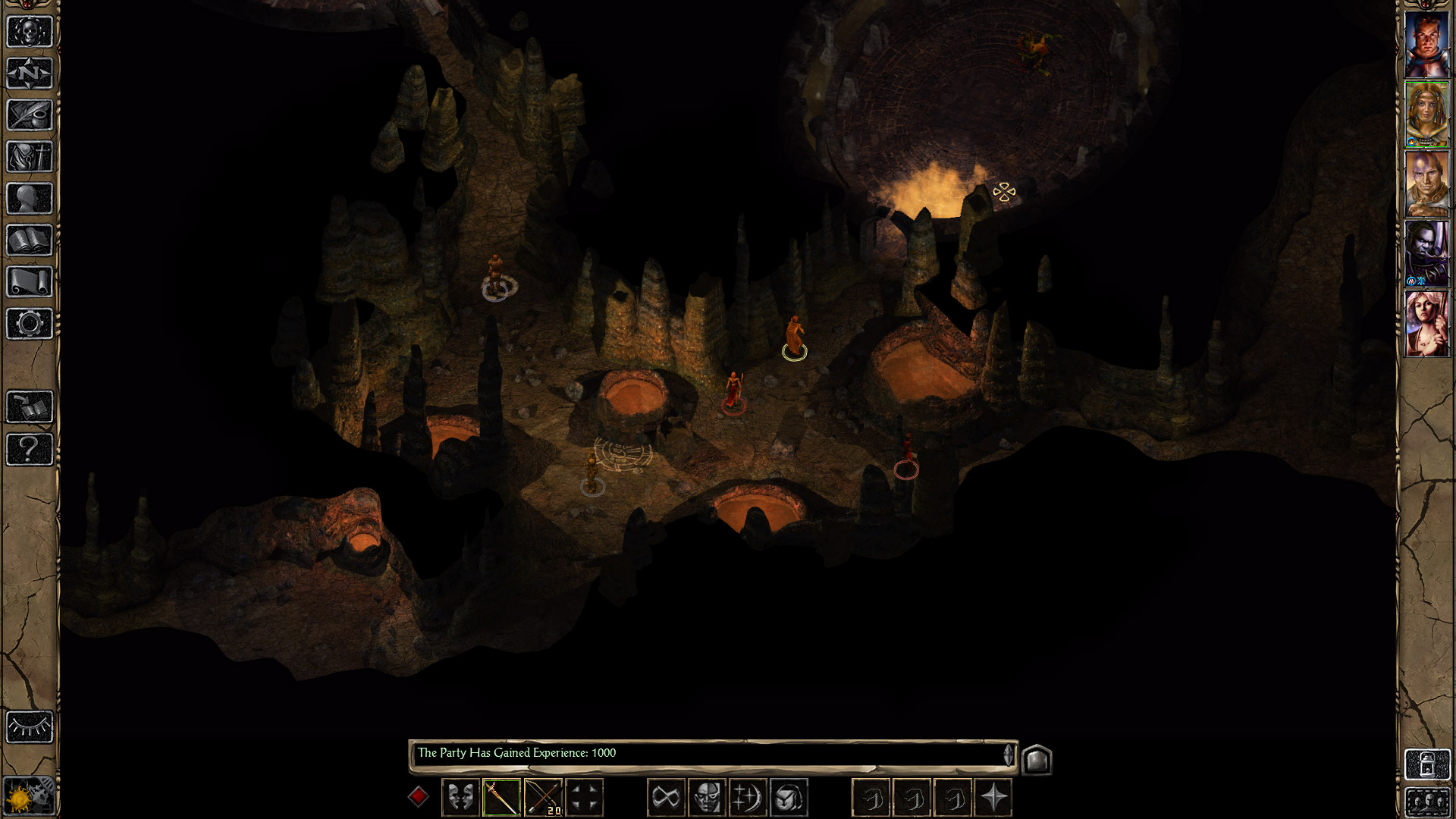
Task: Activate the infinity symbol ability
Action: [x=666, y=797]
